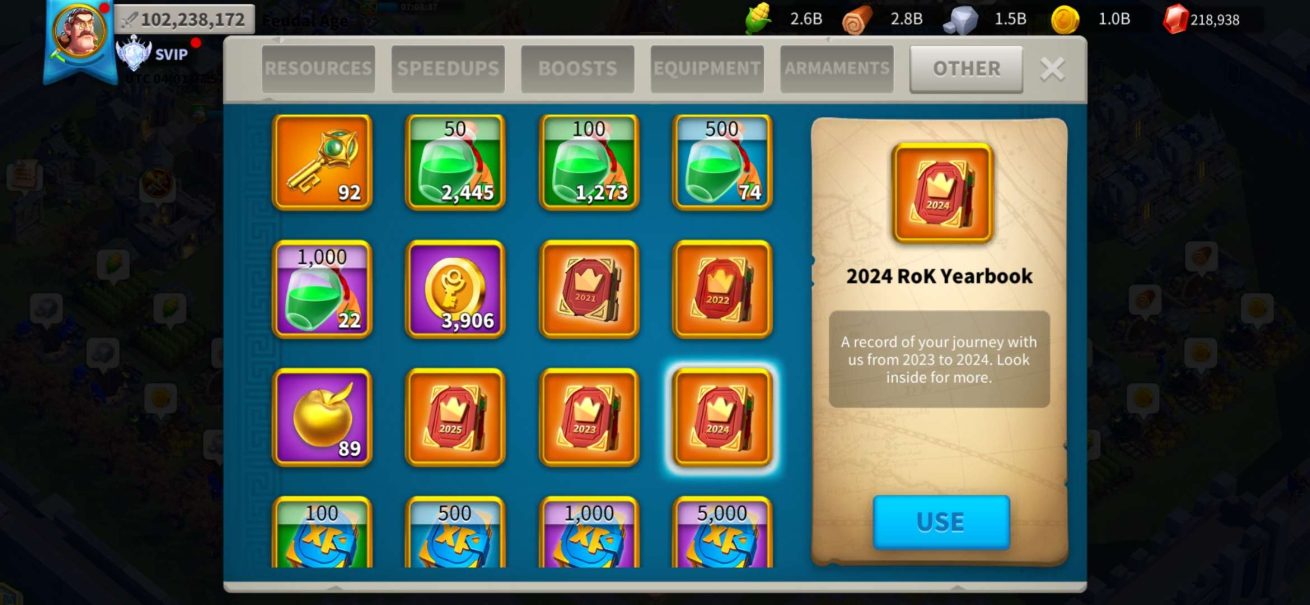Select the golden apple item
1310x605 pixels.
pos(322,417)
